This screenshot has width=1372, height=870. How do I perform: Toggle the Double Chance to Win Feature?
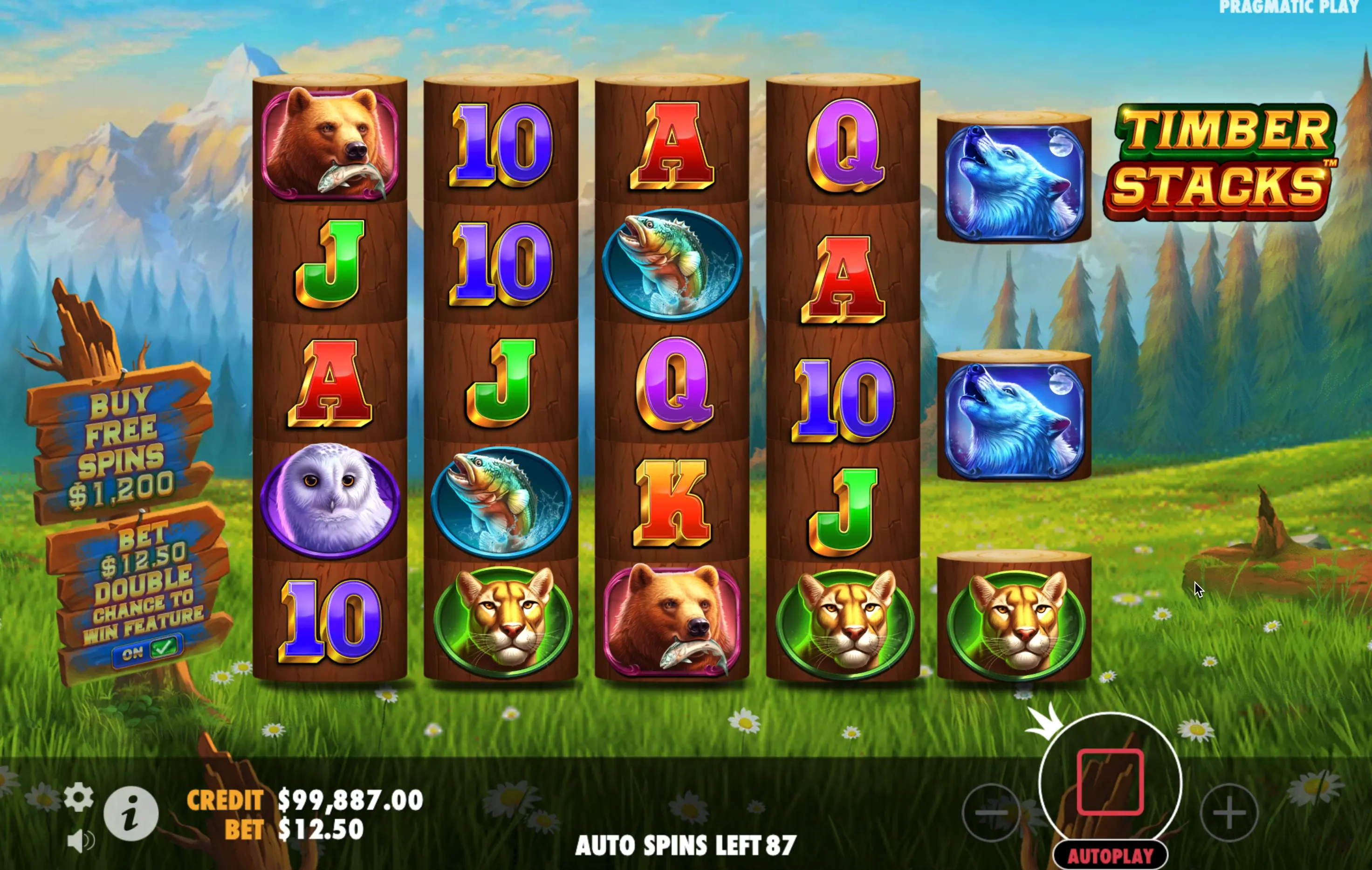(x=148, y=650)
